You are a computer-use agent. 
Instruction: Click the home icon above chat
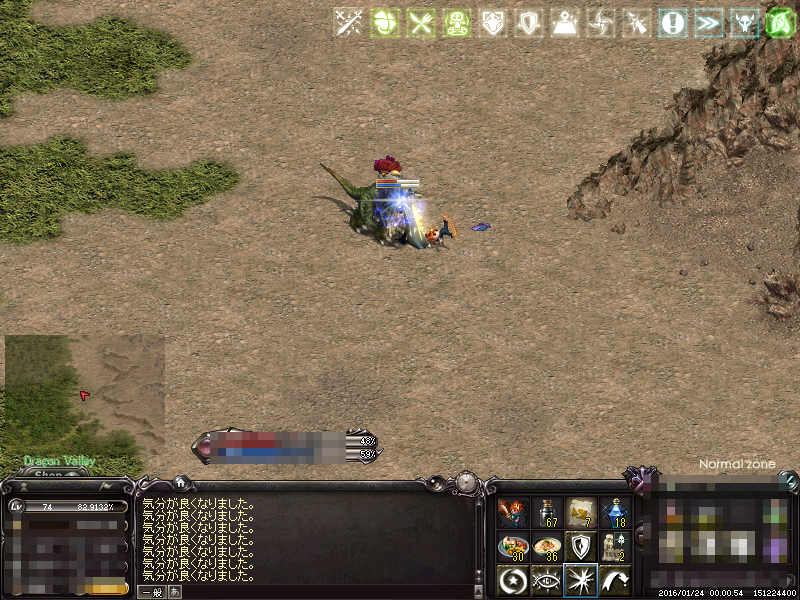179,482
